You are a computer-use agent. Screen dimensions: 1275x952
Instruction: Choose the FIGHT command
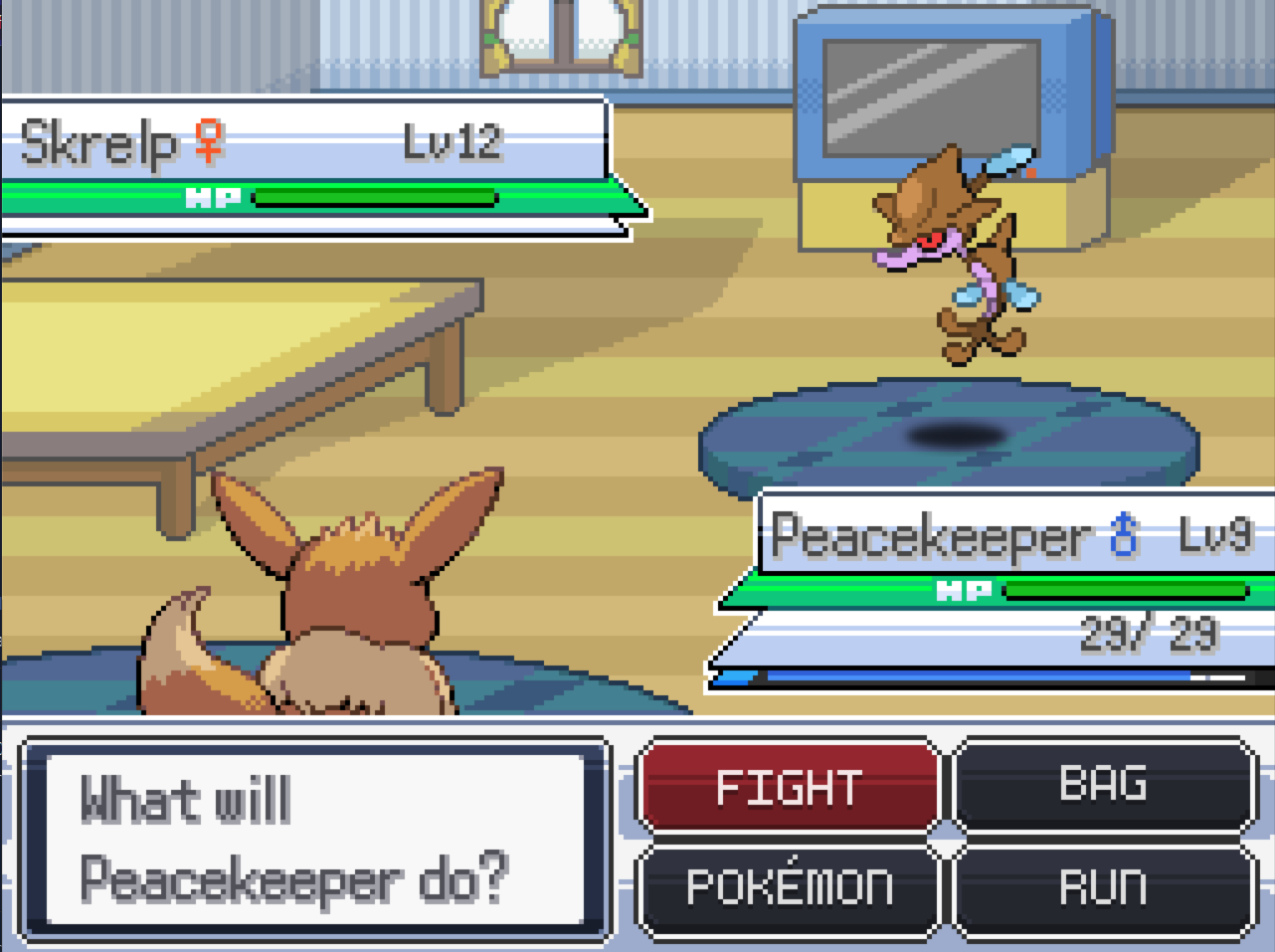click(x=788, y=787)
